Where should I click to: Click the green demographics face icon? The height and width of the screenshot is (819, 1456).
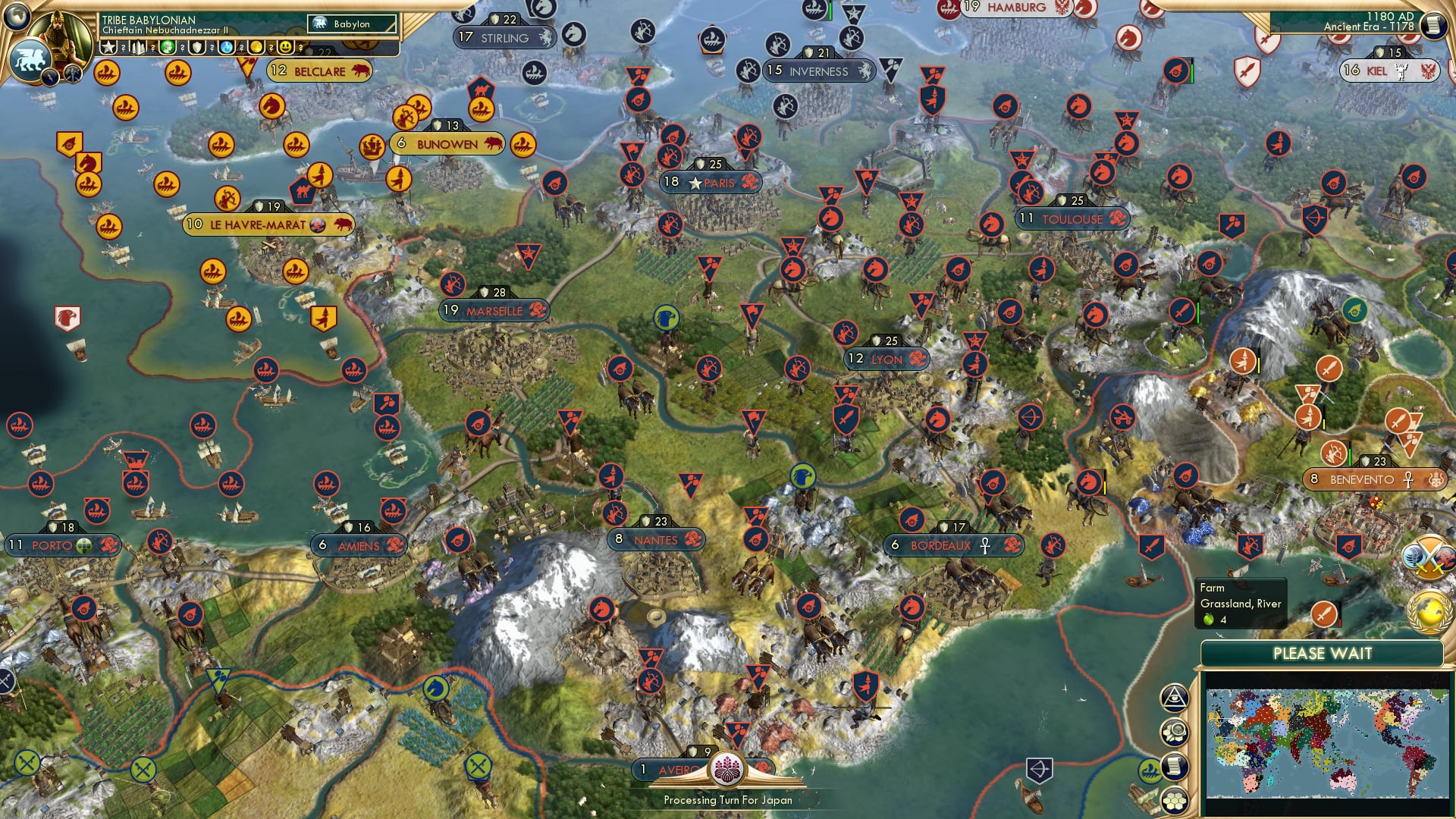tap(168, 47)
